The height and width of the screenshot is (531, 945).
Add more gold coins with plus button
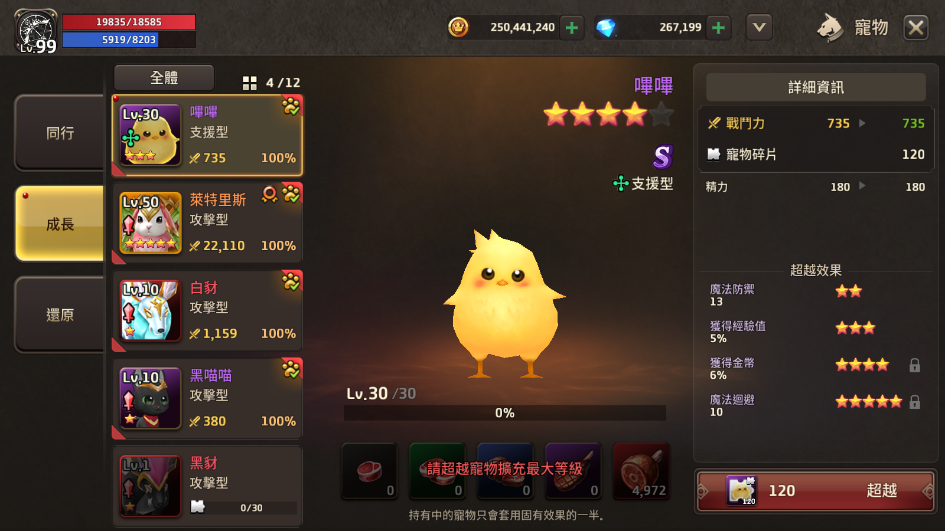[571, 27]
